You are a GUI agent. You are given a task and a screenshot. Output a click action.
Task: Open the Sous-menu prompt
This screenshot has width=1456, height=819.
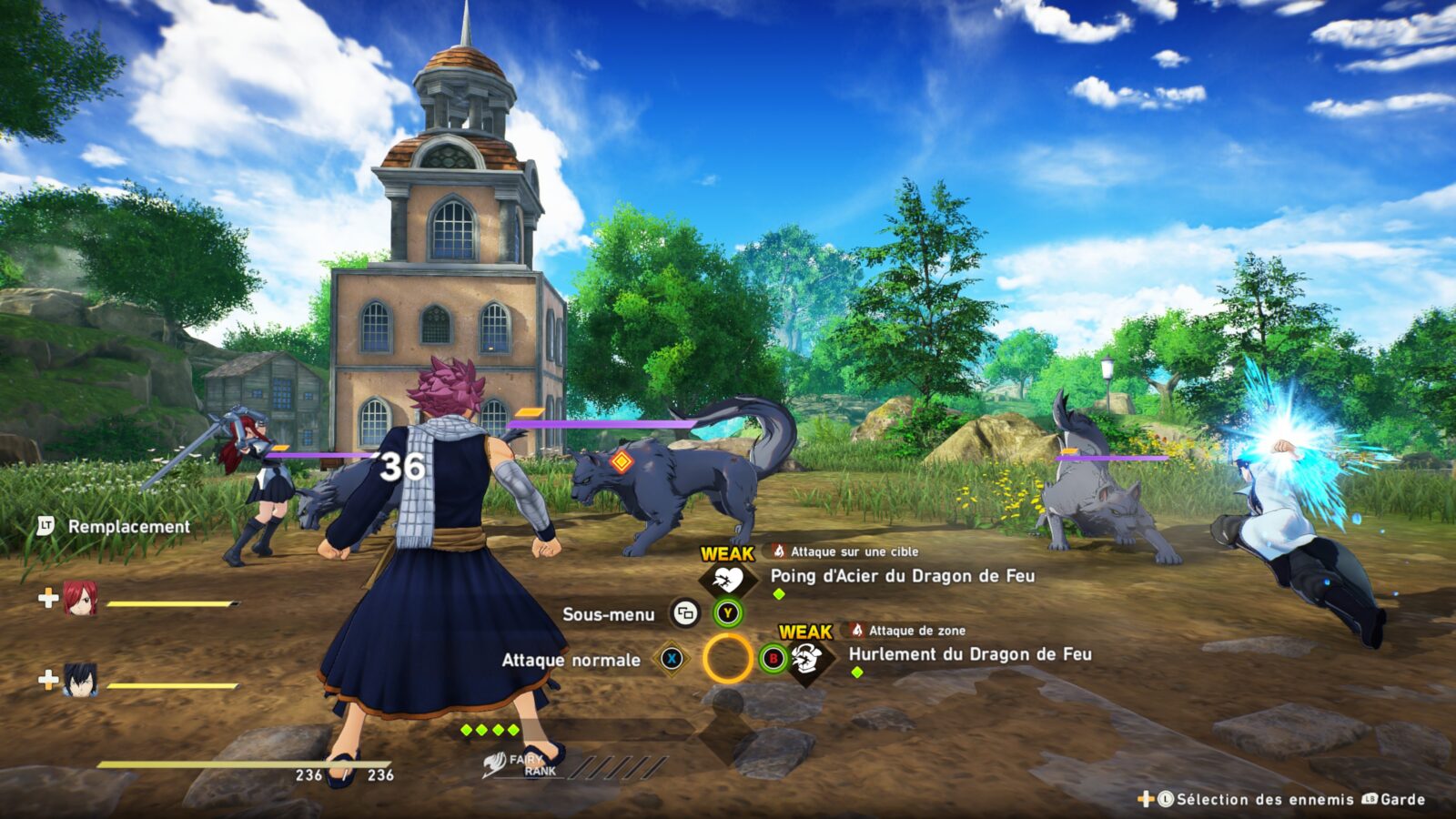(686, 614)
